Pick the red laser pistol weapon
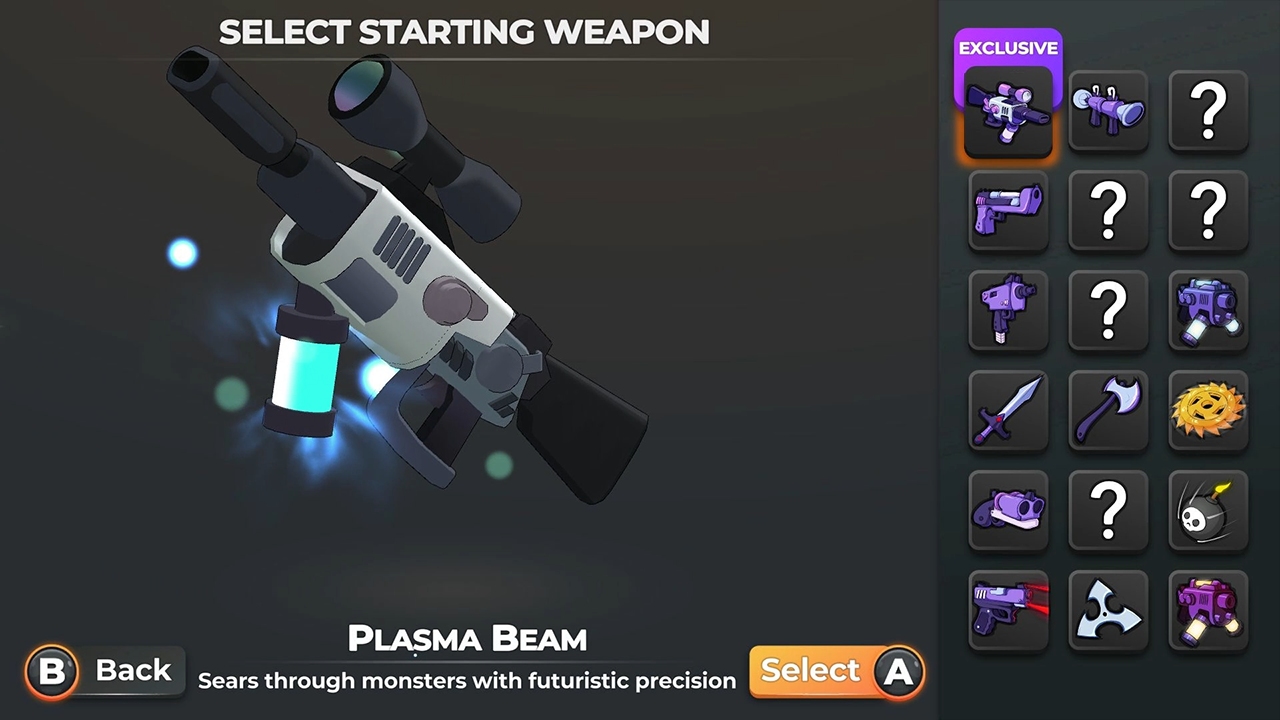1280x720 pixels. point(1008,610)
